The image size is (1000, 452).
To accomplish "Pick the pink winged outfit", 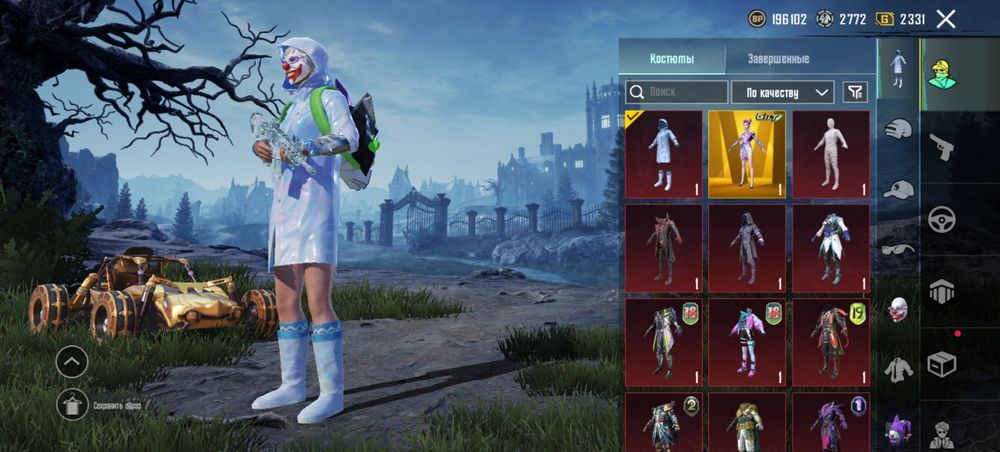I will pyautogui.click(x=747, y=341).
